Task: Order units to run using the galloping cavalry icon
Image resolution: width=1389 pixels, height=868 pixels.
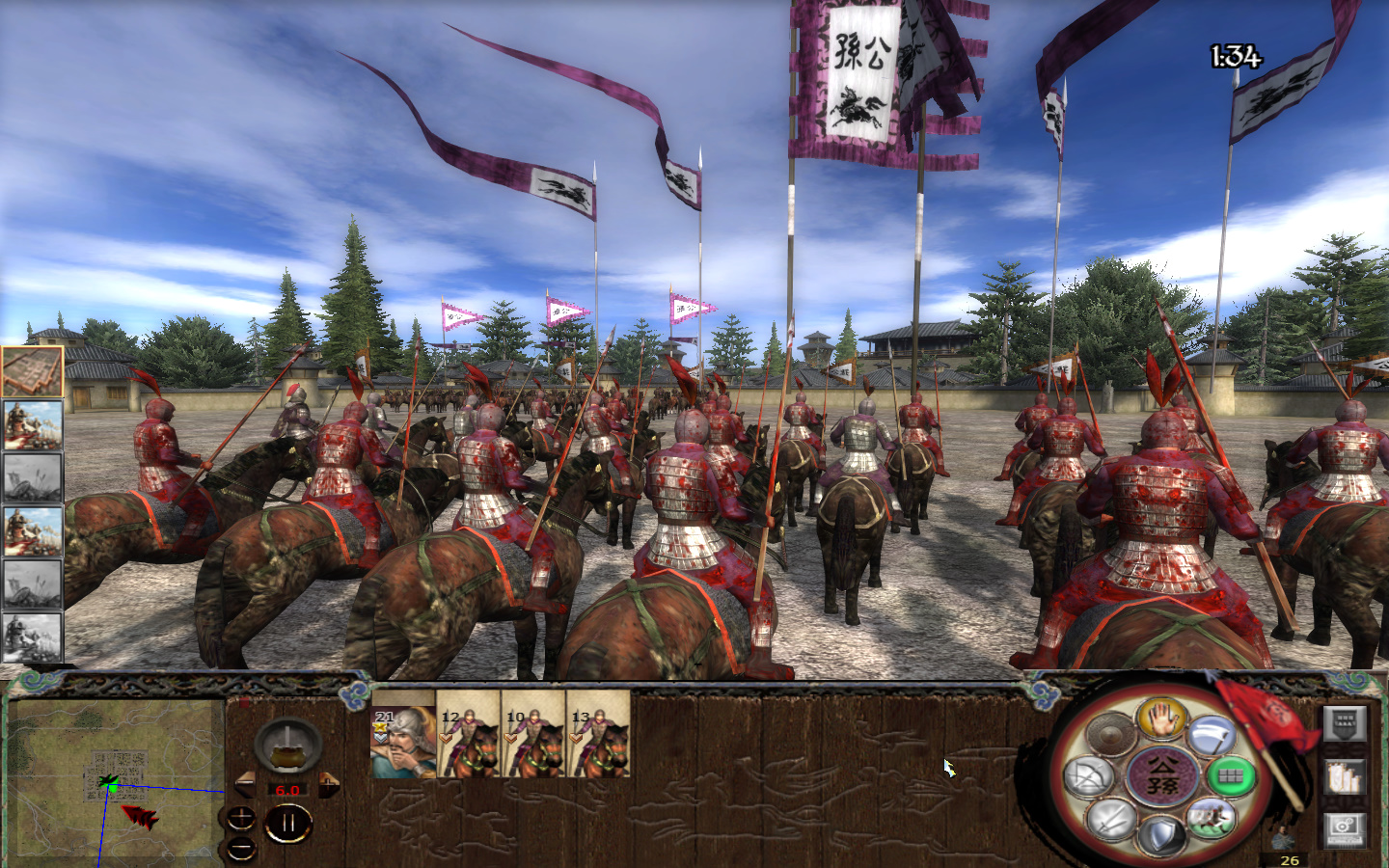Action: coord(1211,819)
